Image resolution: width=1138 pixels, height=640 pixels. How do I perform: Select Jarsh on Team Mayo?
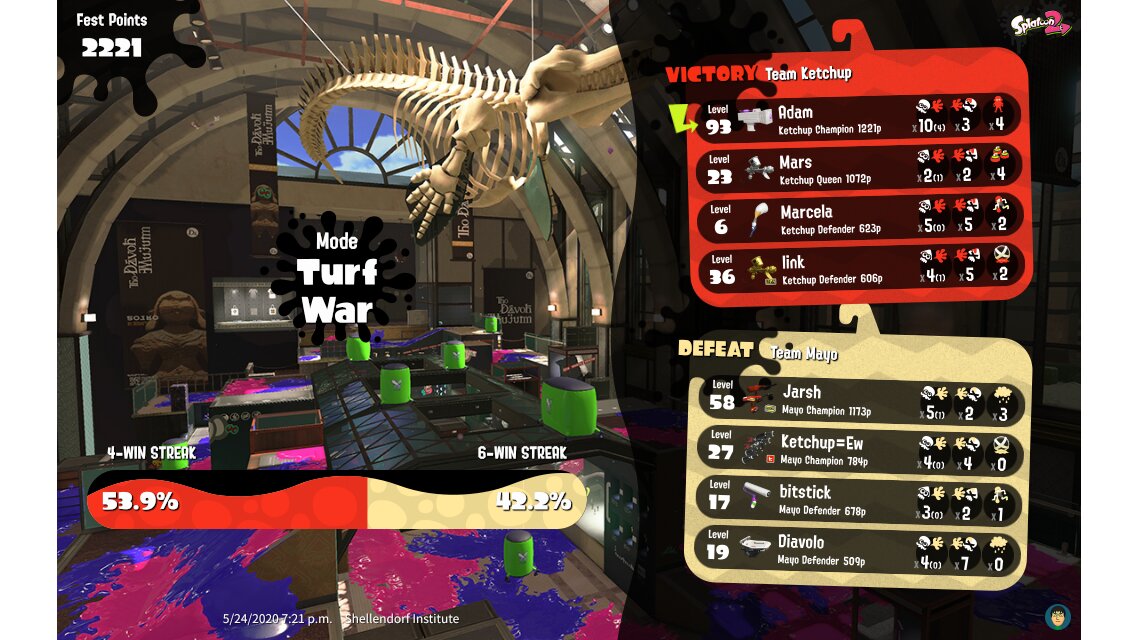(861, 400)
